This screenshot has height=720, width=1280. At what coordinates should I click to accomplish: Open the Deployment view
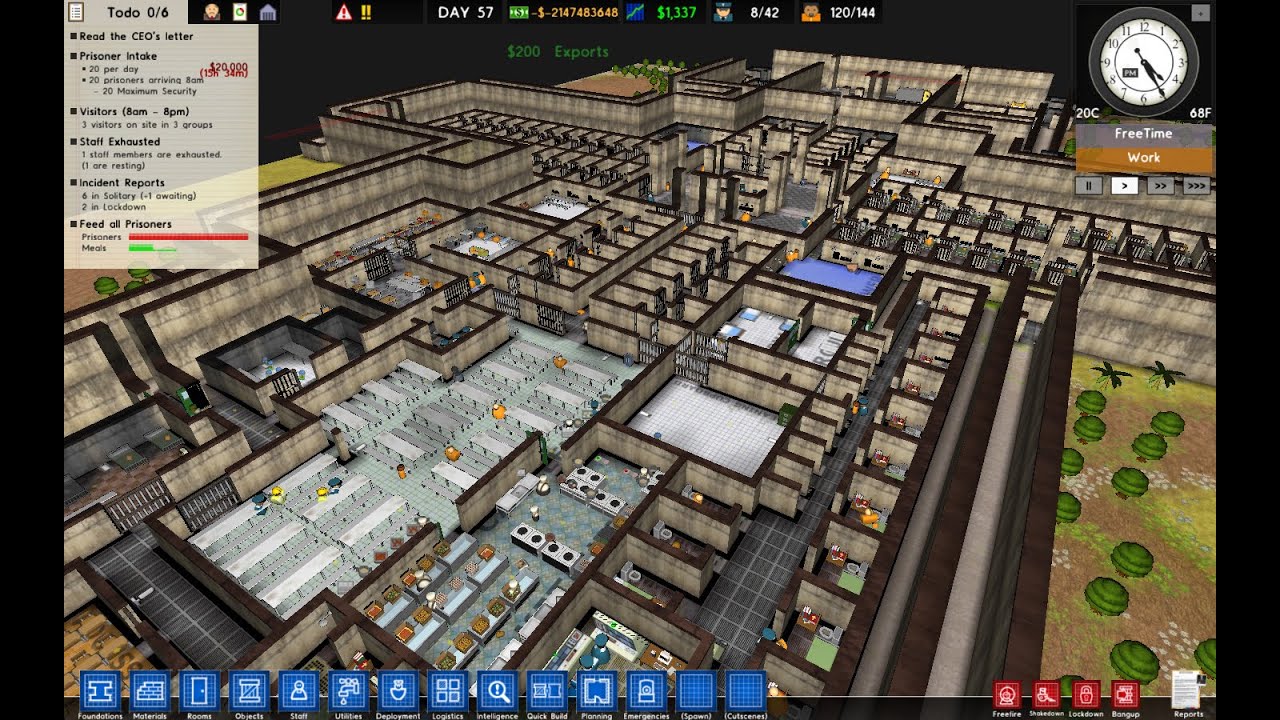[x=398, y=691]
